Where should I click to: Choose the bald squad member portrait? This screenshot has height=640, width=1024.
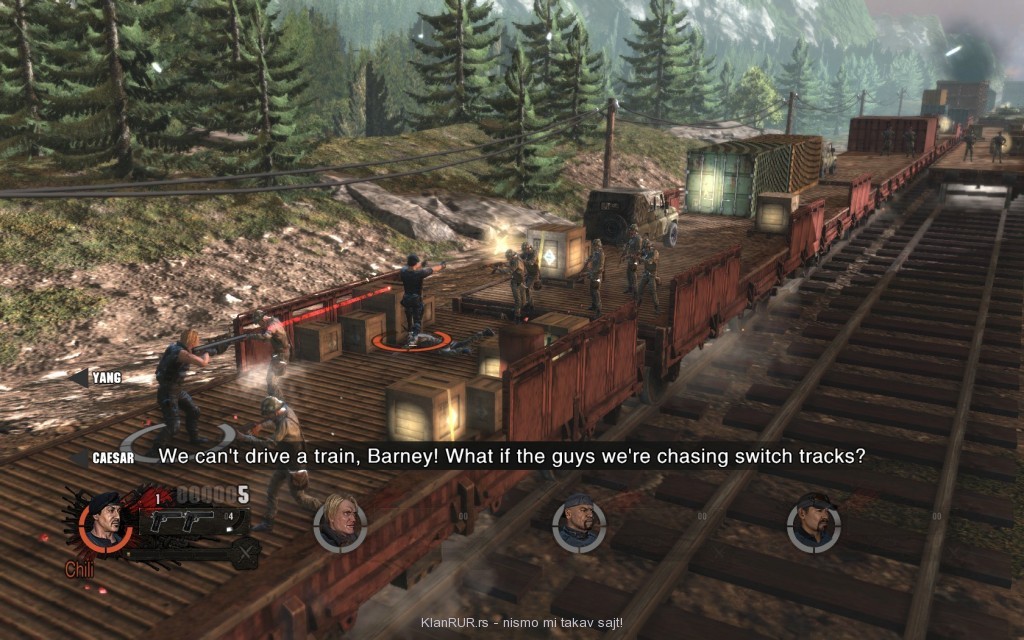[x=579, y=523]
